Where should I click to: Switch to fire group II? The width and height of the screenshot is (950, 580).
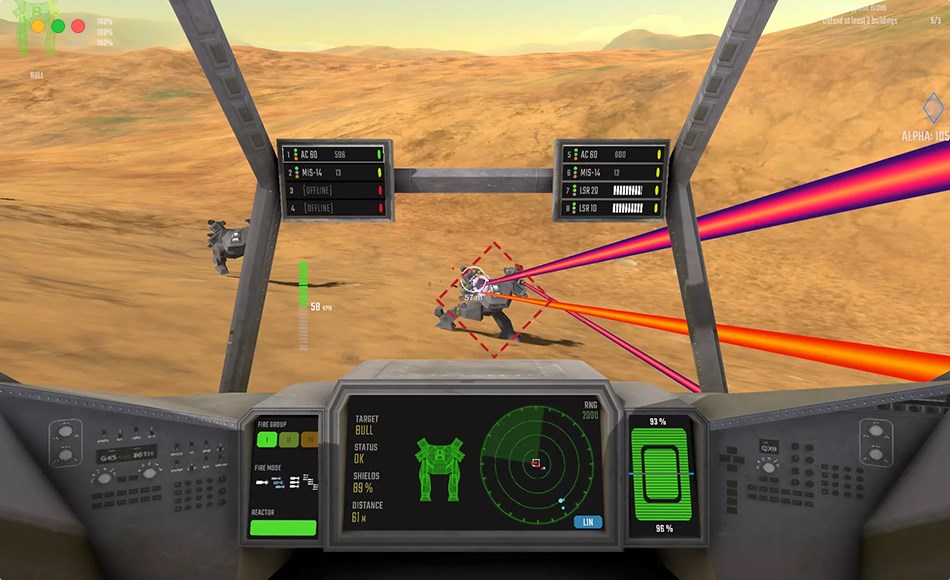coord(289,438)
